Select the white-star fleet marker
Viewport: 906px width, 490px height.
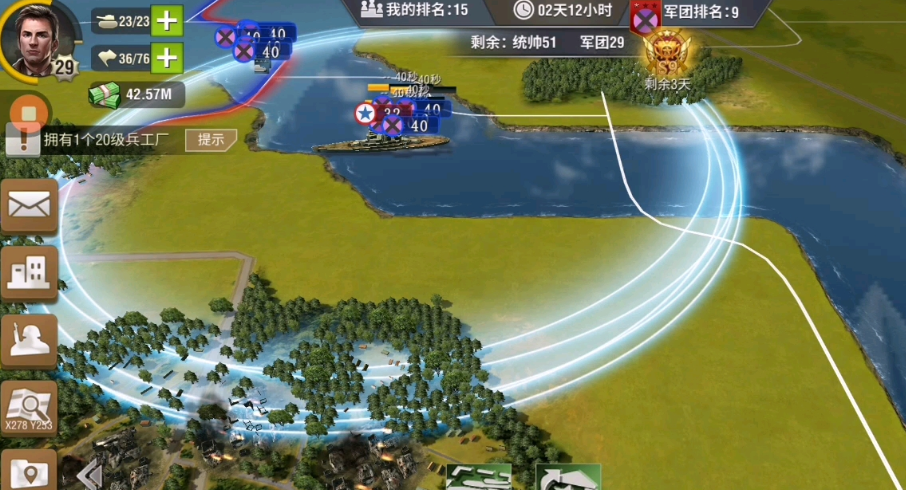pyautogui.click(x=367, y=114)
